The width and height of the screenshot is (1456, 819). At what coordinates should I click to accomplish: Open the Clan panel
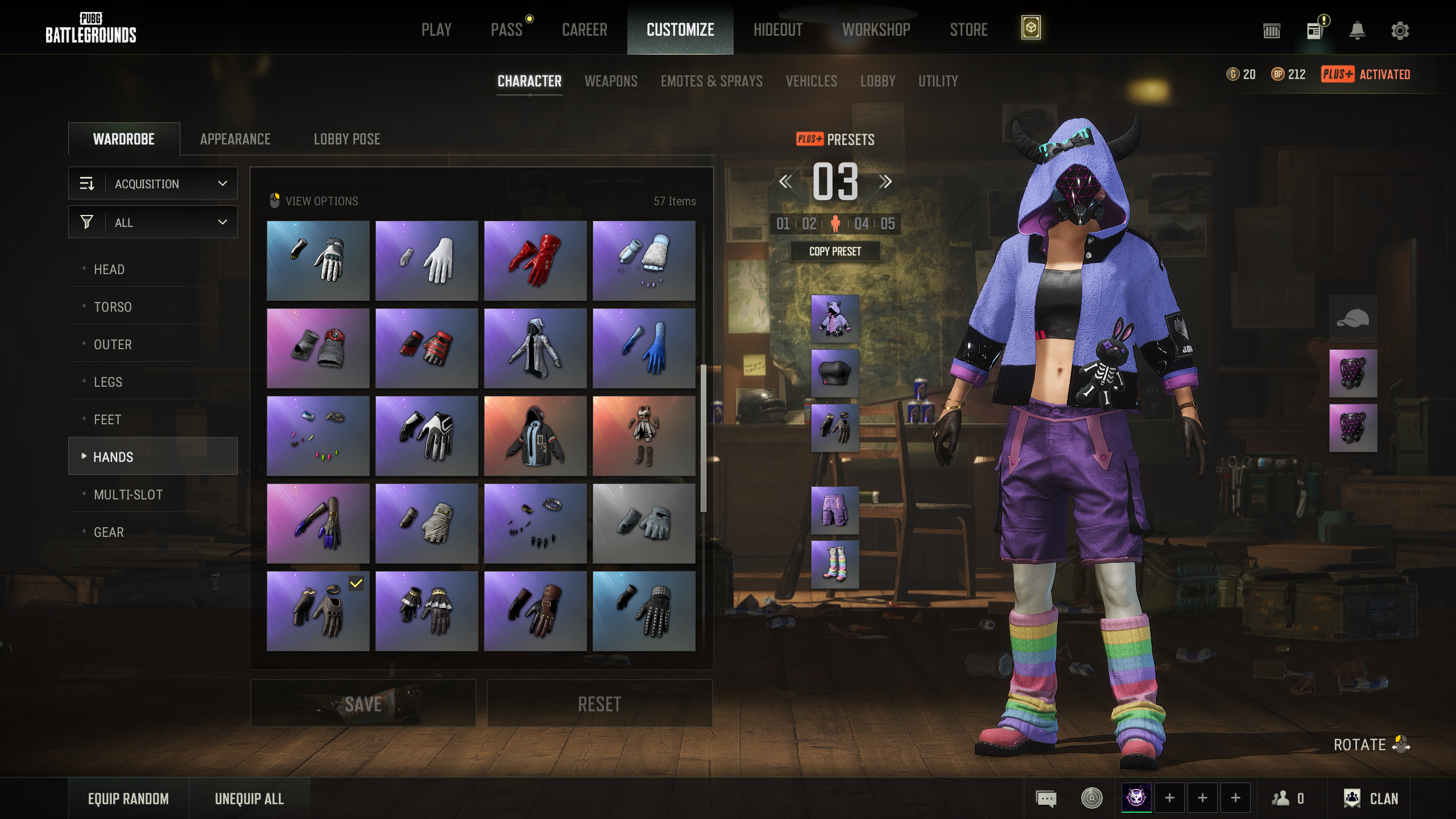click(x=1371, y=799)
